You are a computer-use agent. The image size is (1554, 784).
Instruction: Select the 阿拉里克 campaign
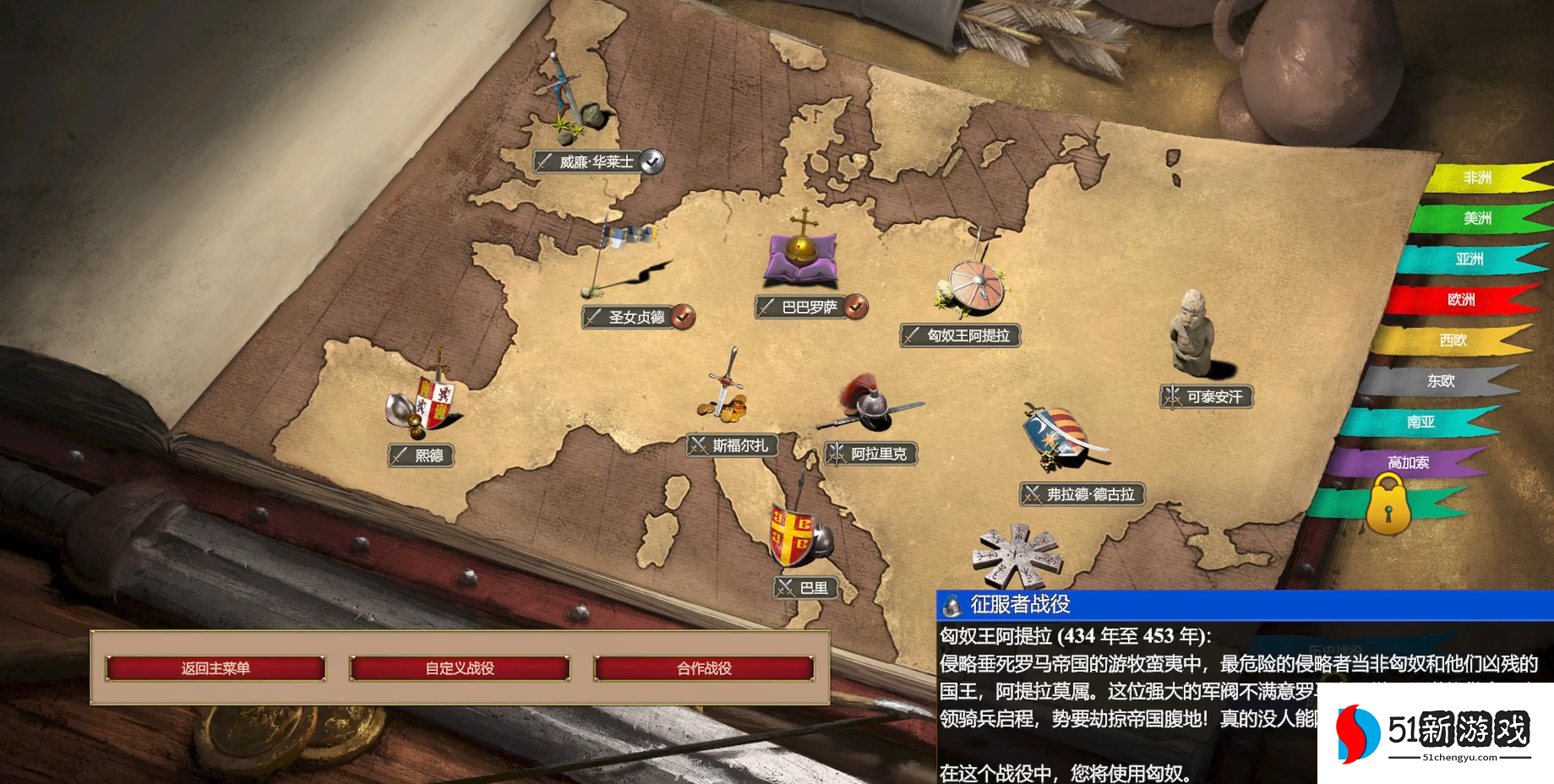878,454
